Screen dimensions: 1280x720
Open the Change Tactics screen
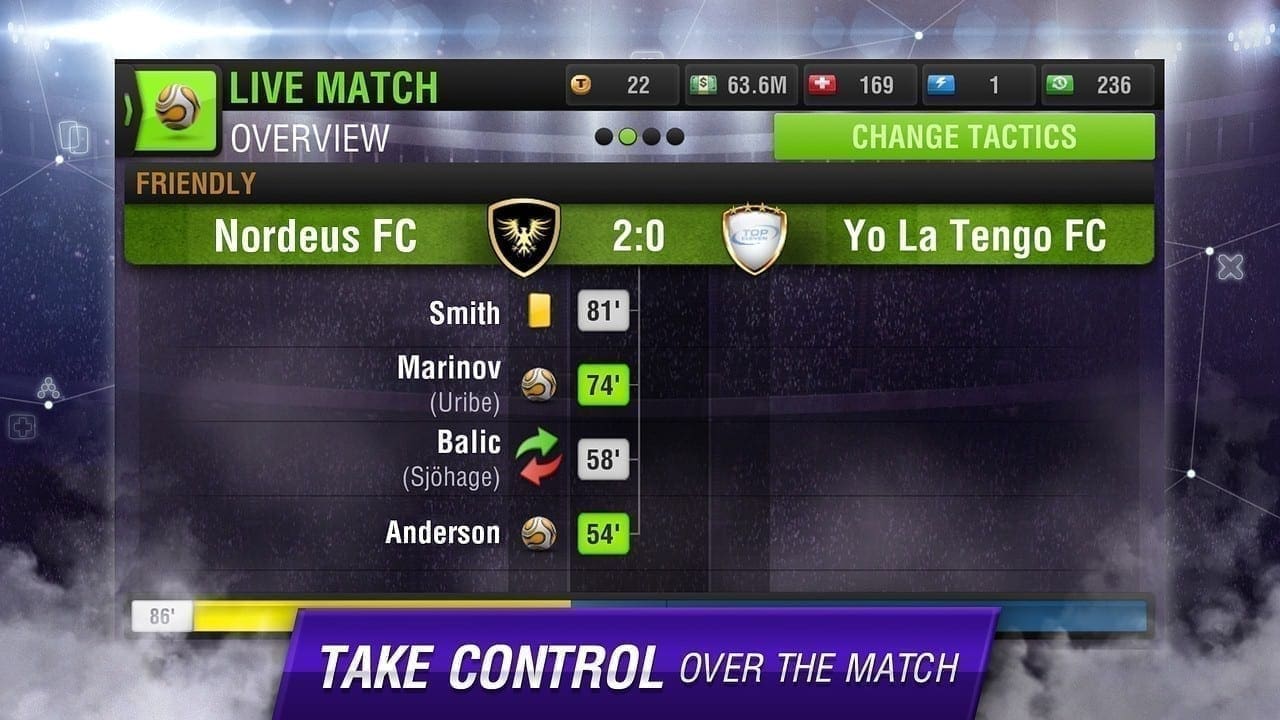pos(964,137)
